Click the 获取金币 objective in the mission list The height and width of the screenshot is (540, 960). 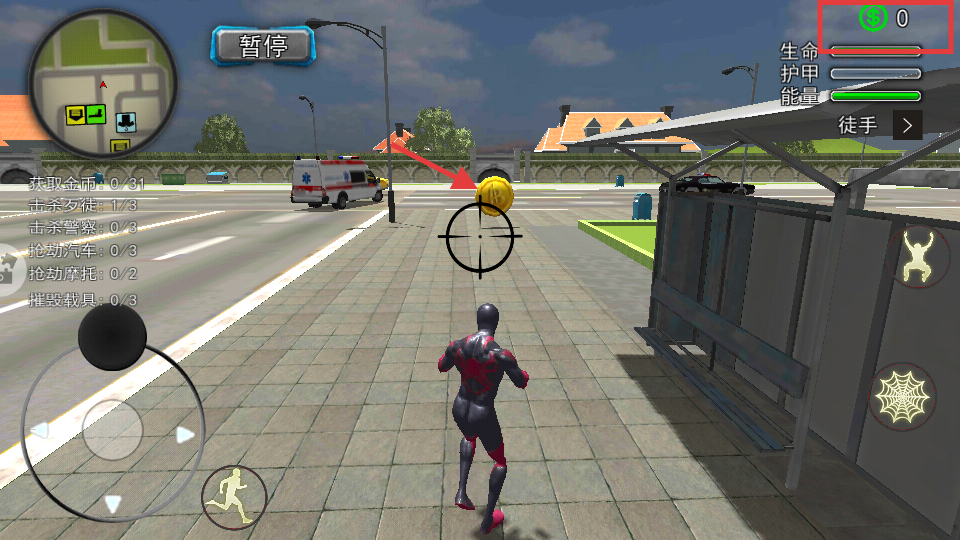pos(86,183)
